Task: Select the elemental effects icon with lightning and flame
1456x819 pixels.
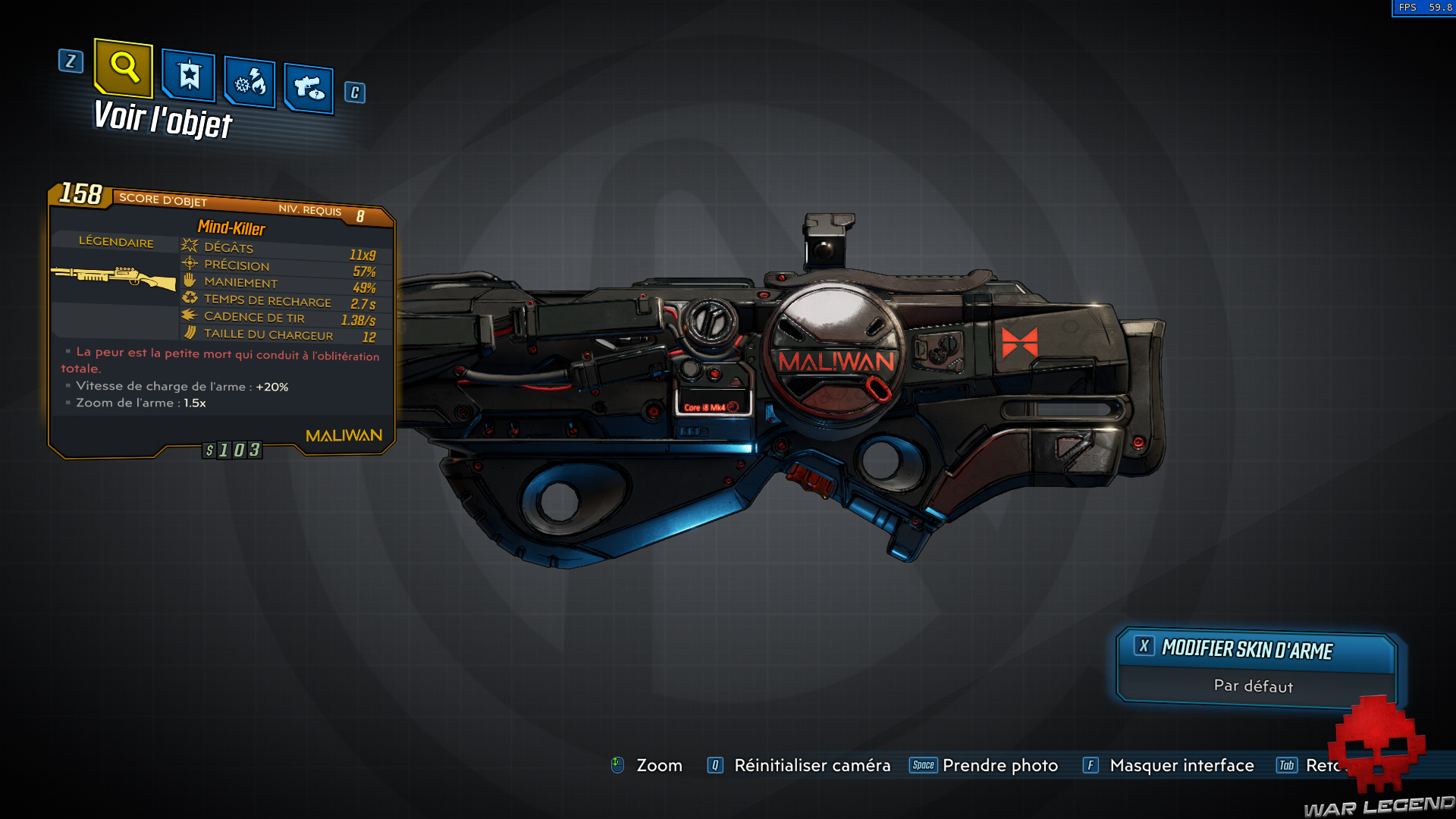Action: click(249, 83)
